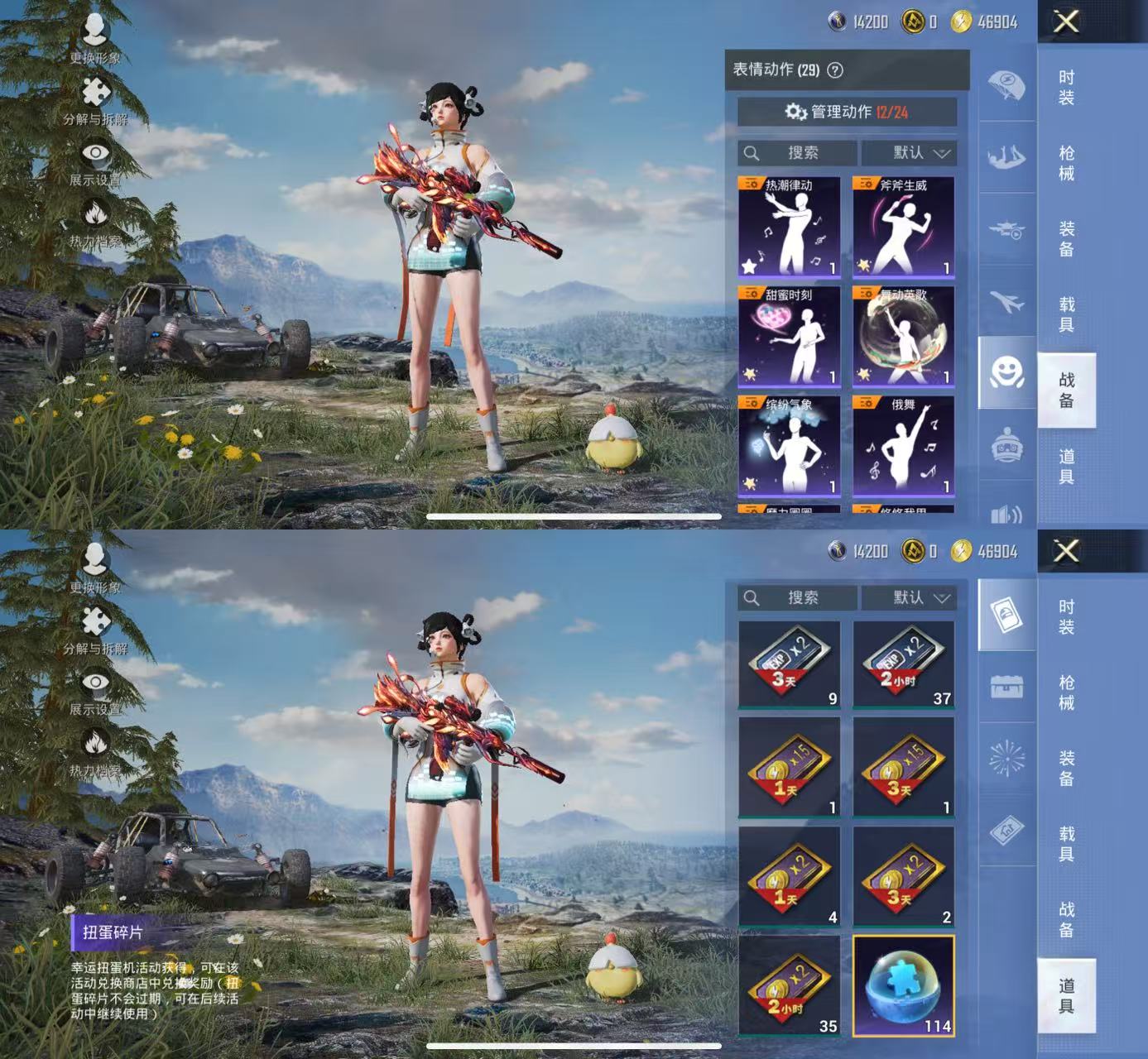The height and width of the screenshot is (1059, 1148).
Task: Open the 默认 sort dropdown
Action: pos(910,152)
